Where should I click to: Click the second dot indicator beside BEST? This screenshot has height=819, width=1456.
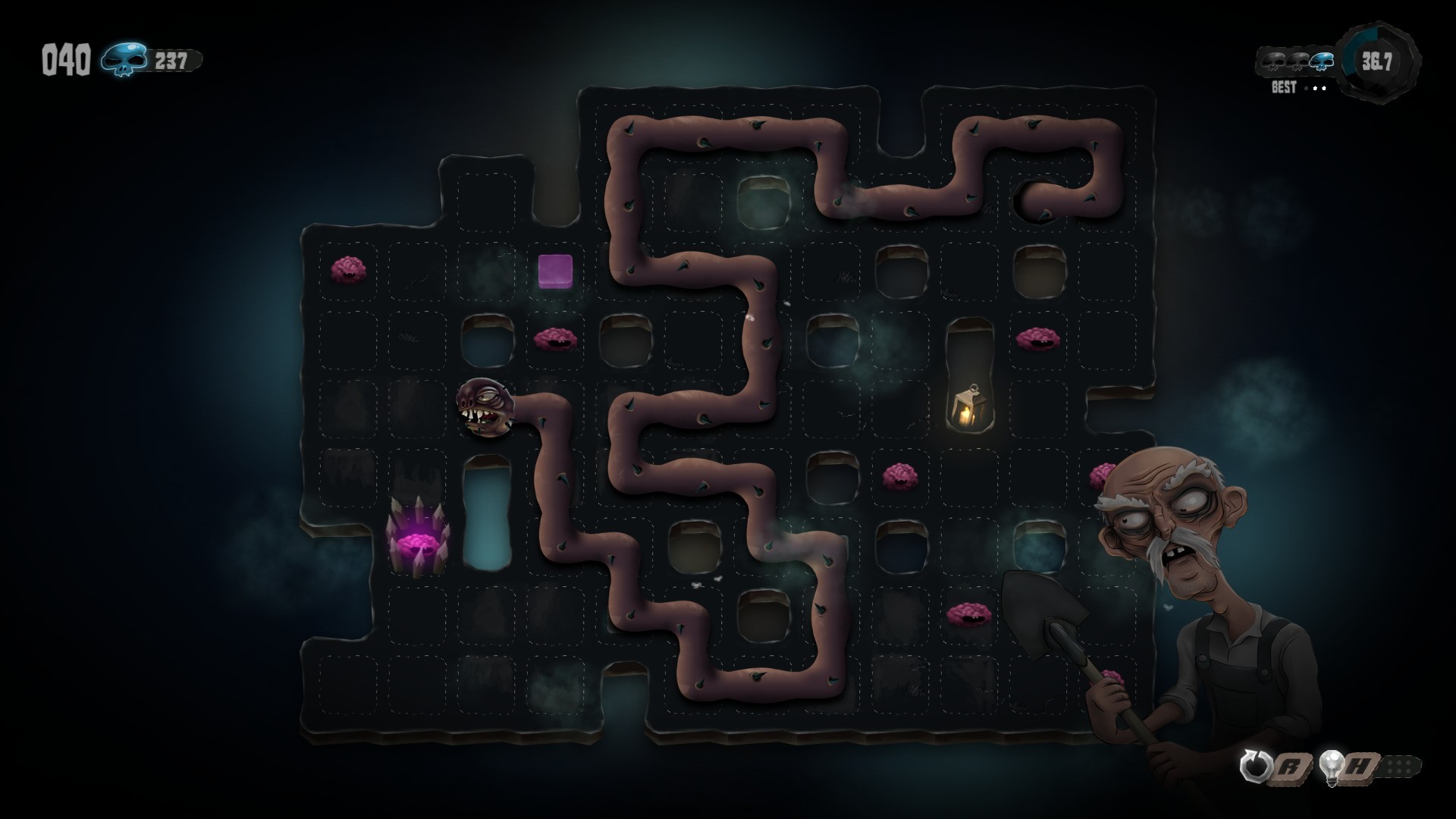(1316, 88)
